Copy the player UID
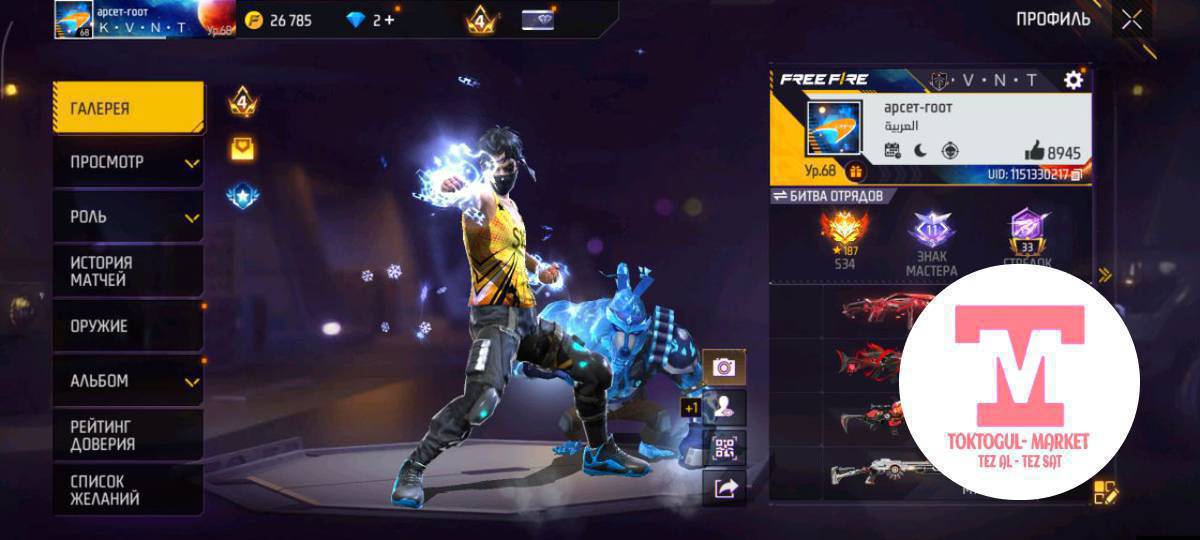The height and width of the screenshot is (540, 1200). (1075, 175)
